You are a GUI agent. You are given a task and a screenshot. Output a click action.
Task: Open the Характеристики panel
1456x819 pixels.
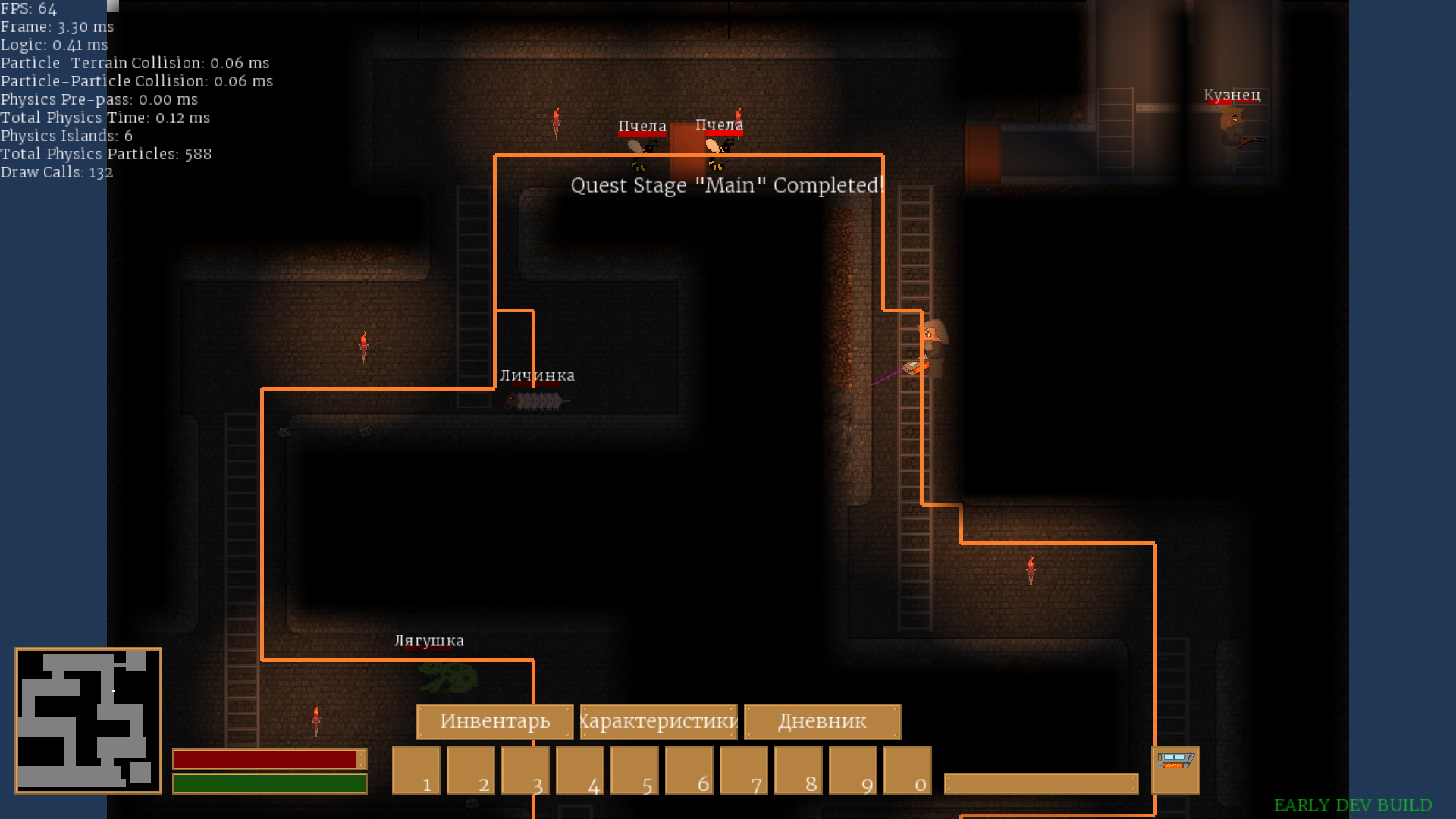click(x=658, y=721)
